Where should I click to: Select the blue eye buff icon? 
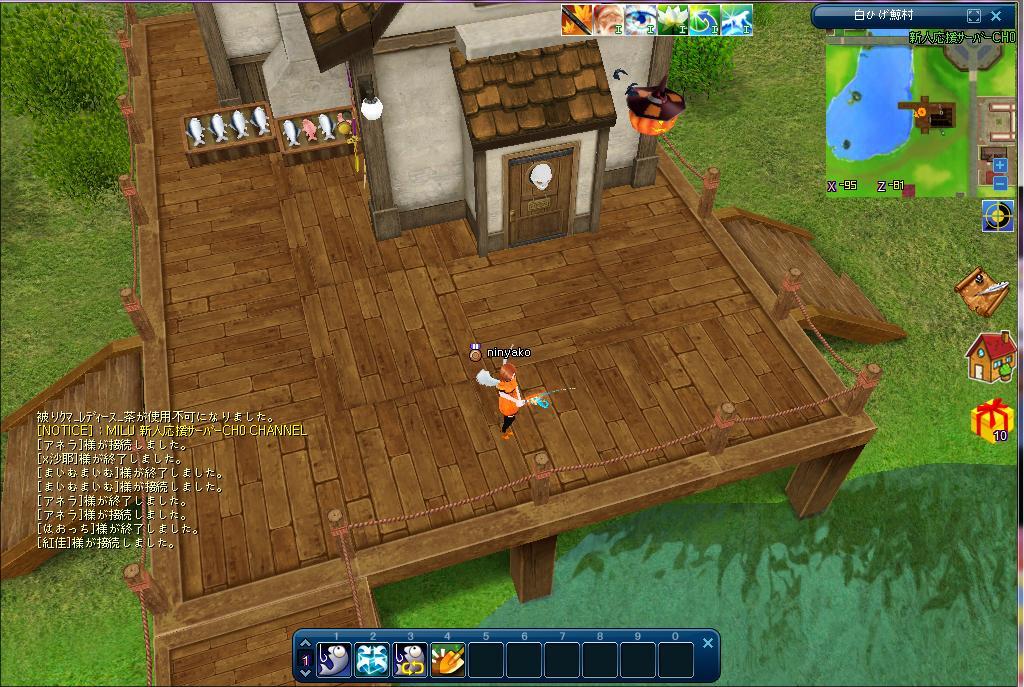(x=640, y=20)
